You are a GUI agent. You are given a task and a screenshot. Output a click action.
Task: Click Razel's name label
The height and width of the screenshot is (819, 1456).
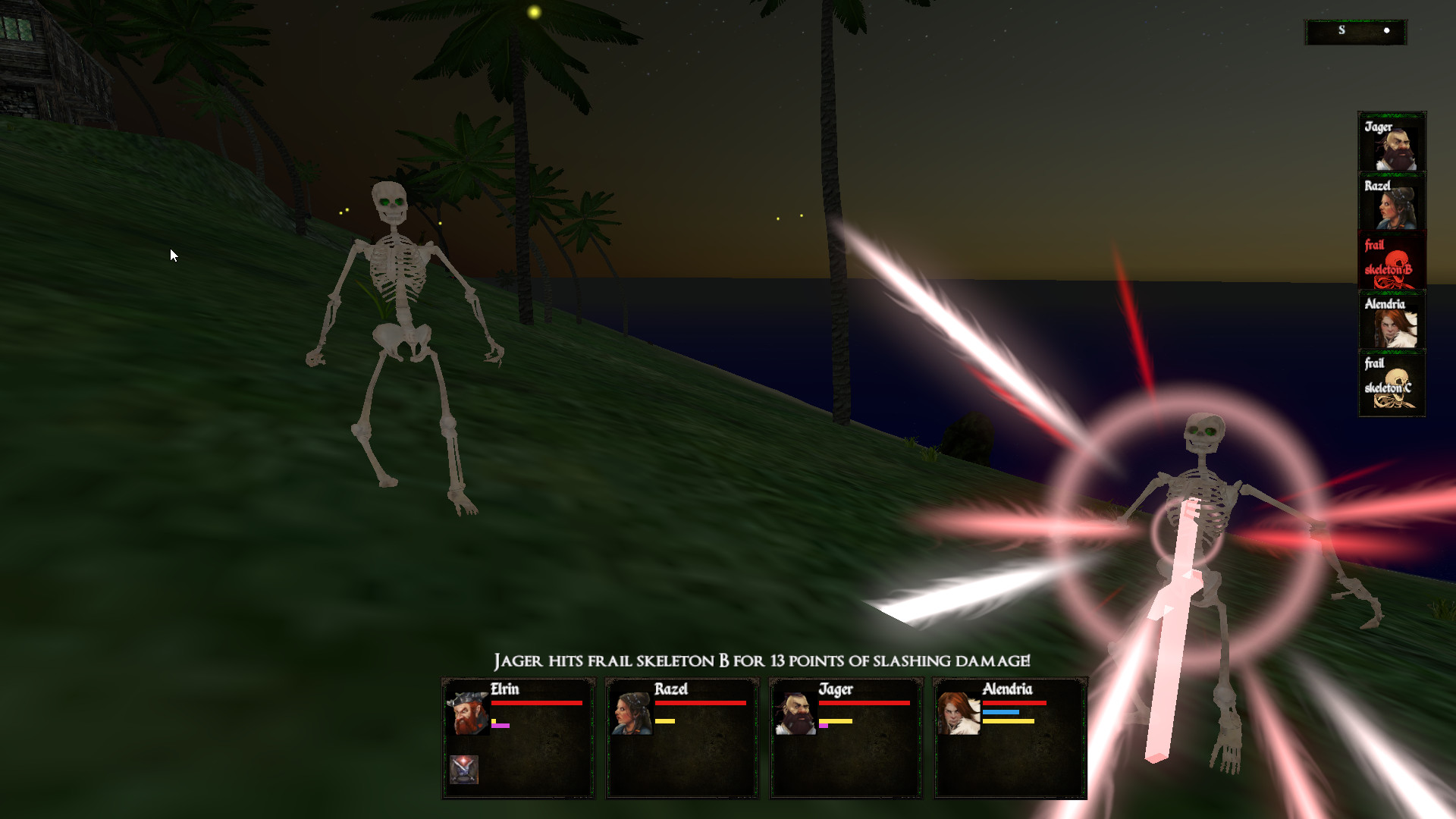coord(672,689)
